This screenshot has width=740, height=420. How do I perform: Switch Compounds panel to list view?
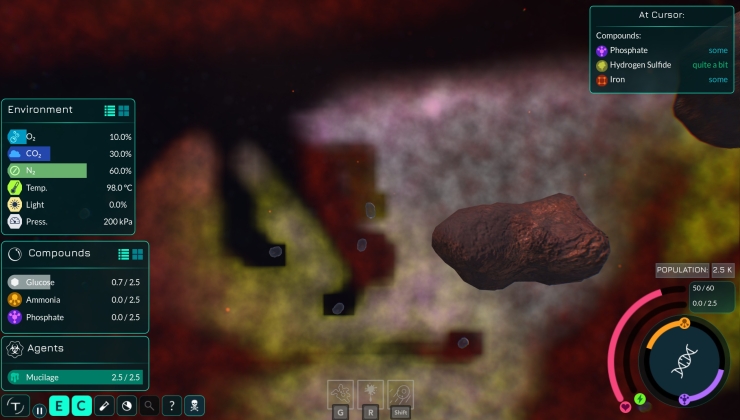pos(124,254)
